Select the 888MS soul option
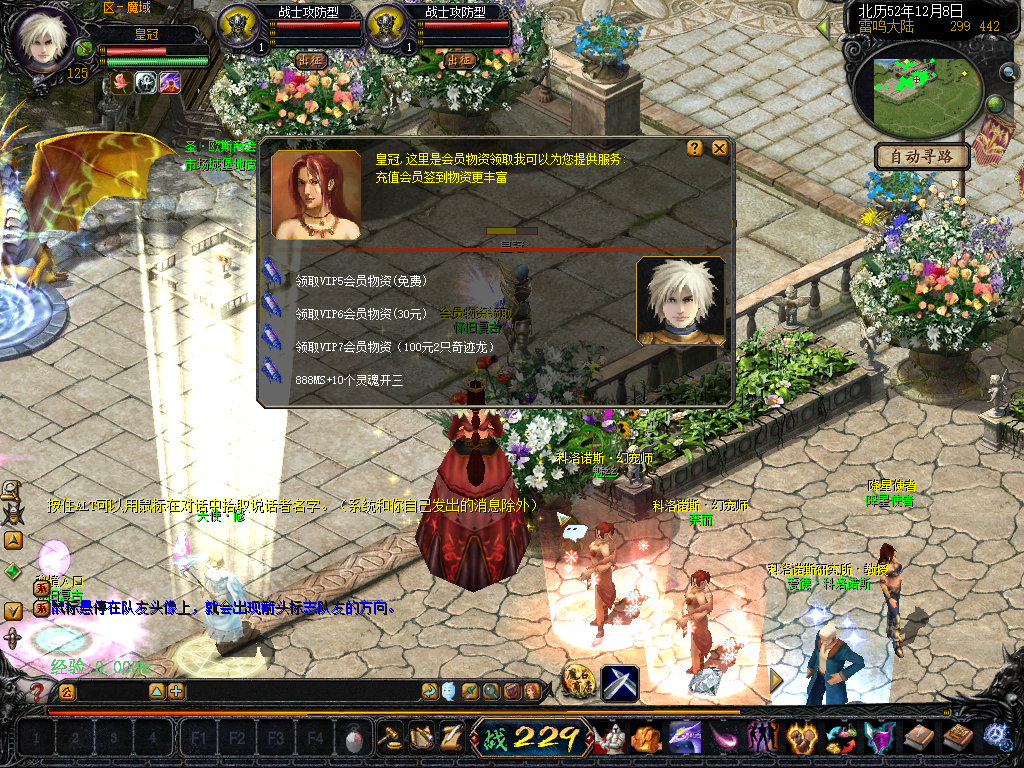 pos(348,380)
